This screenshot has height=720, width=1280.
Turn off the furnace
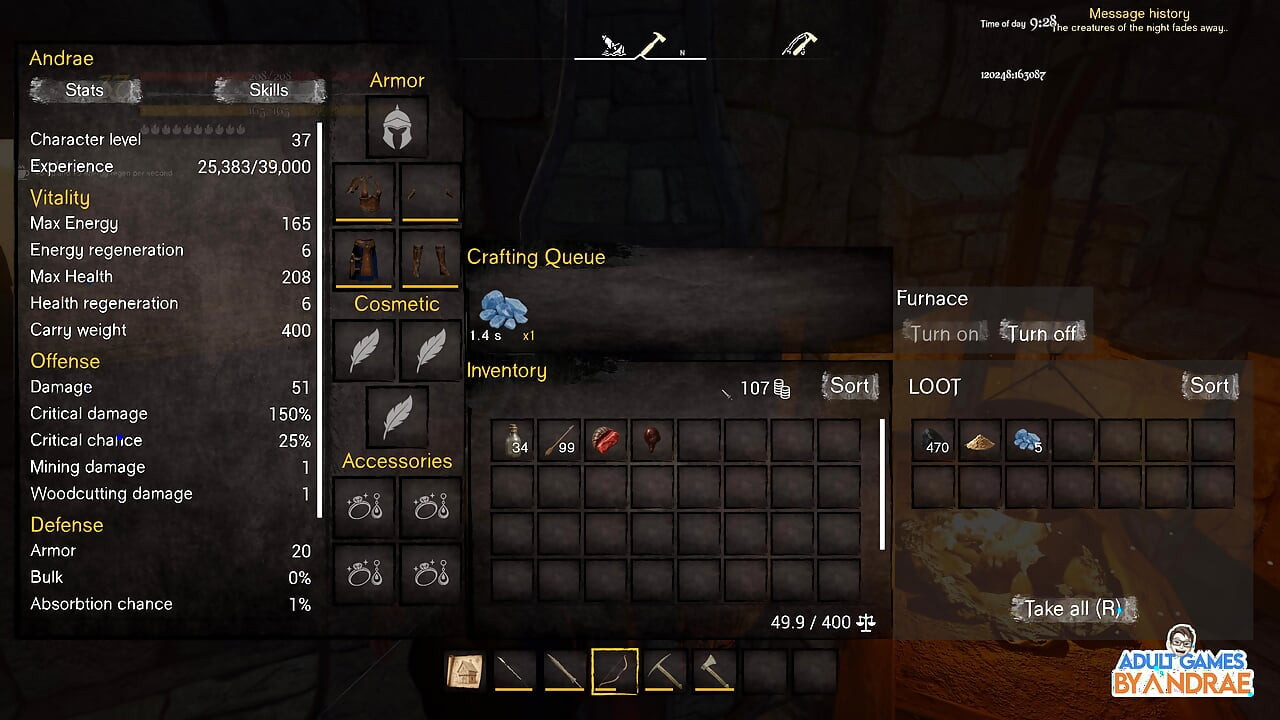(1041, 334)
